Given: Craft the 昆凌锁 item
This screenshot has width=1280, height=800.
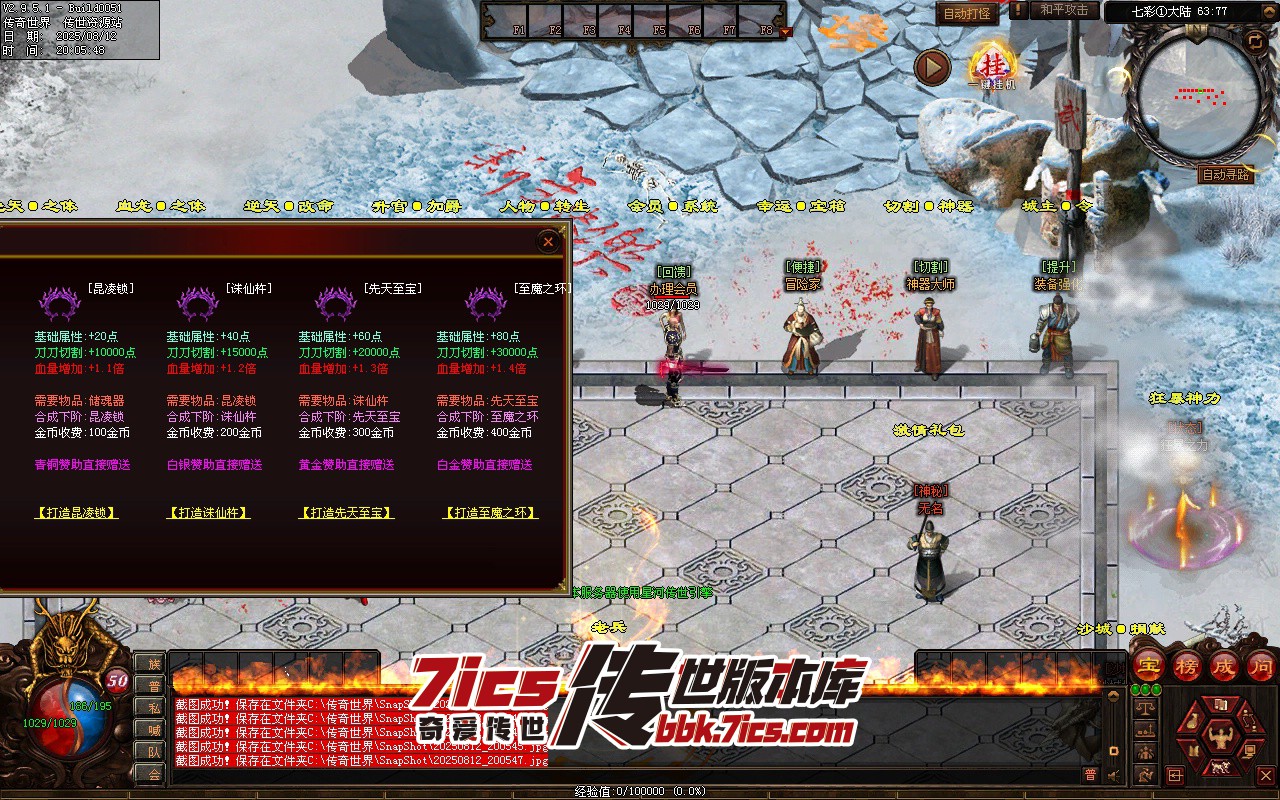Looking at the screenshot, I should (x=76, y=513).
